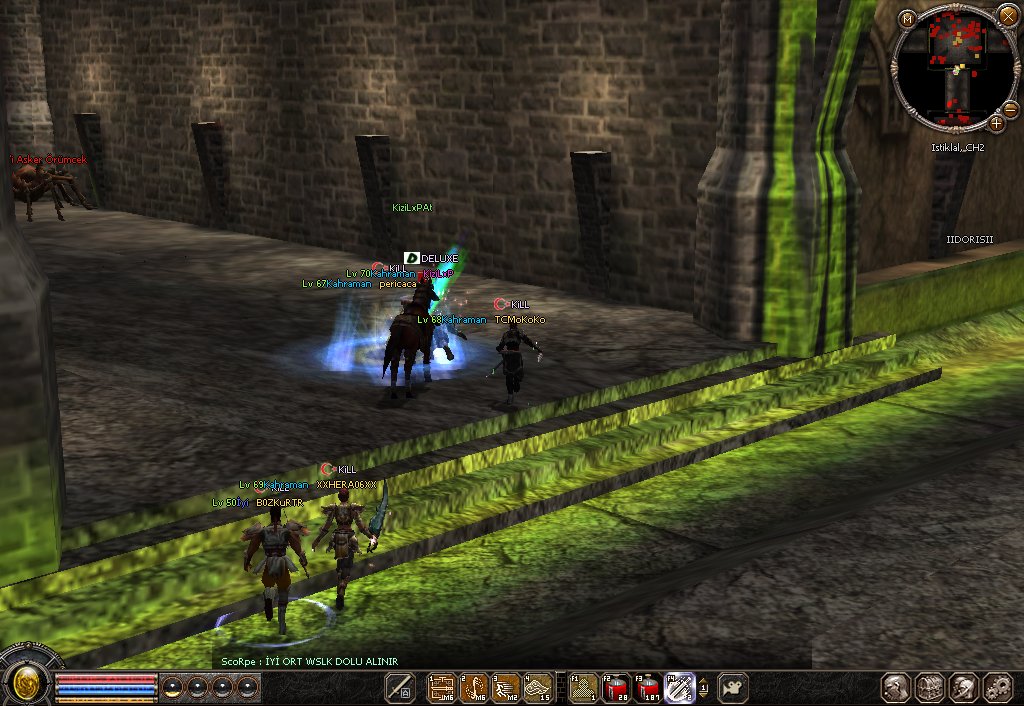The height and width of the screenshot is (706, 1024).
Task: Zoom in the minimap with the plus button
Action: [996, 123]
